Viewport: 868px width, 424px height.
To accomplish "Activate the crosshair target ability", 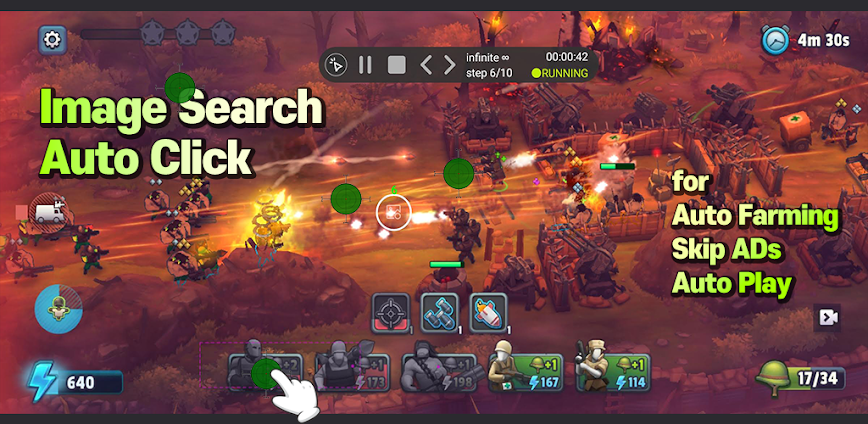I will pos(392,313).
